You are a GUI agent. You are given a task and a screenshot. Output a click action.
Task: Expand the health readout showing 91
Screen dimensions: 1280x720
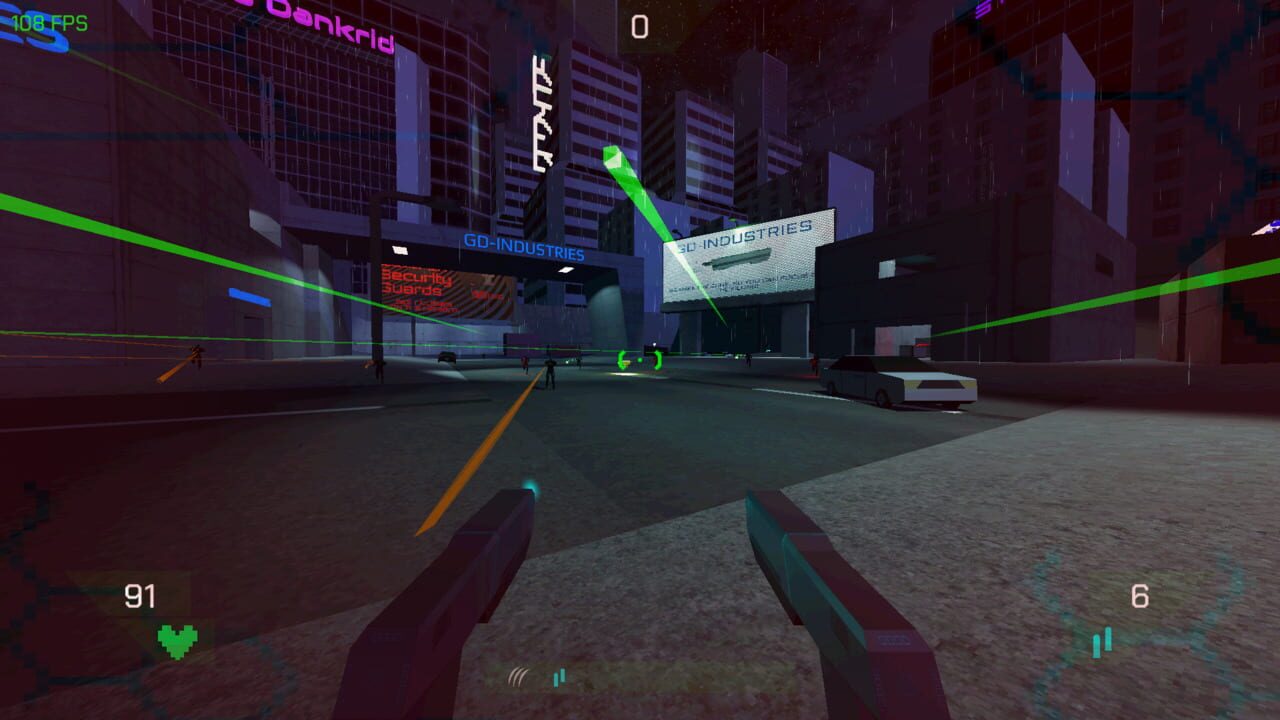pyautogui.click(x=140, y=596)
